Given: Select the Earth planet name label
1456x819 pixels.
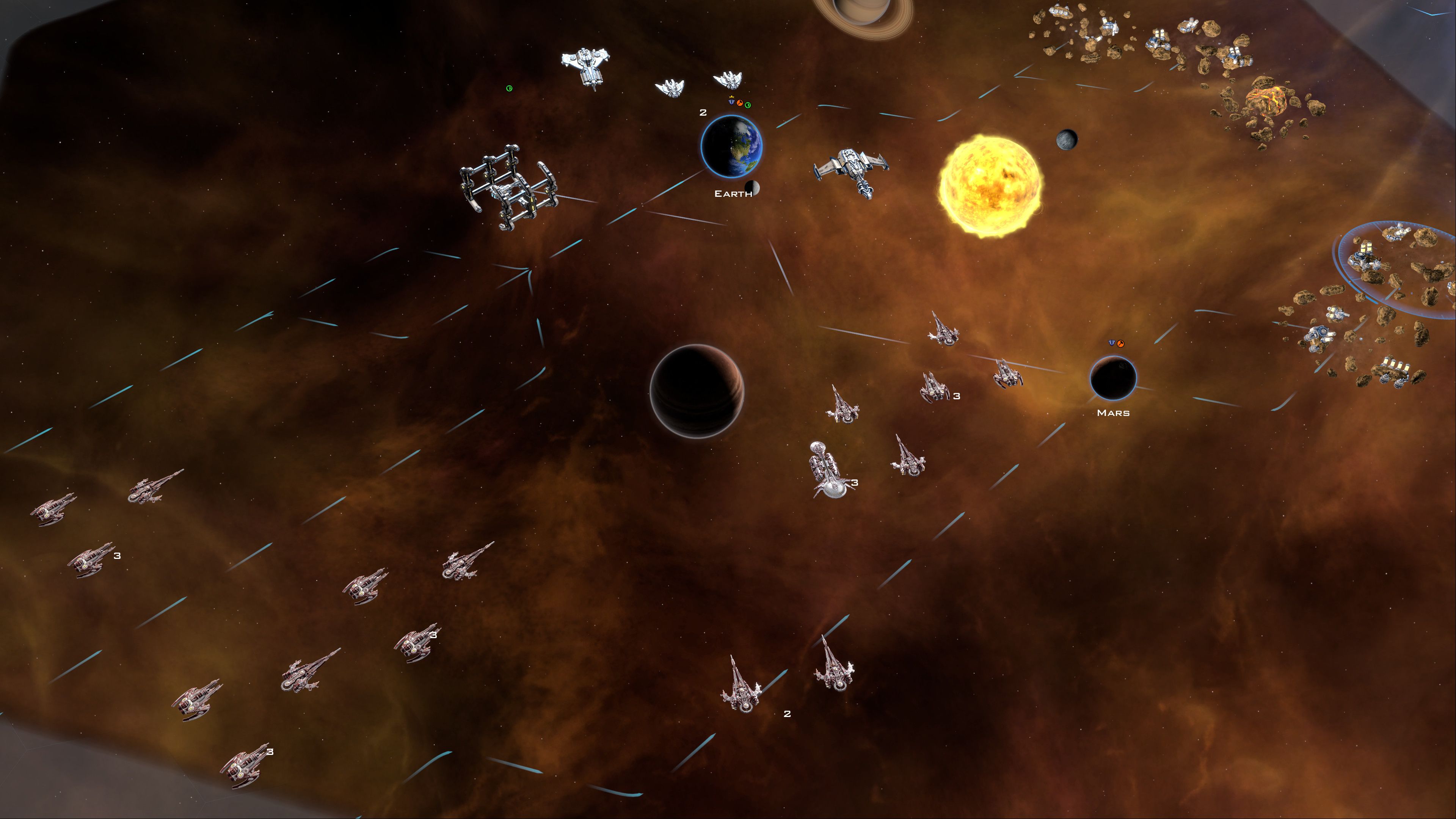Looking at the screenshot, I should coord(733,194).
